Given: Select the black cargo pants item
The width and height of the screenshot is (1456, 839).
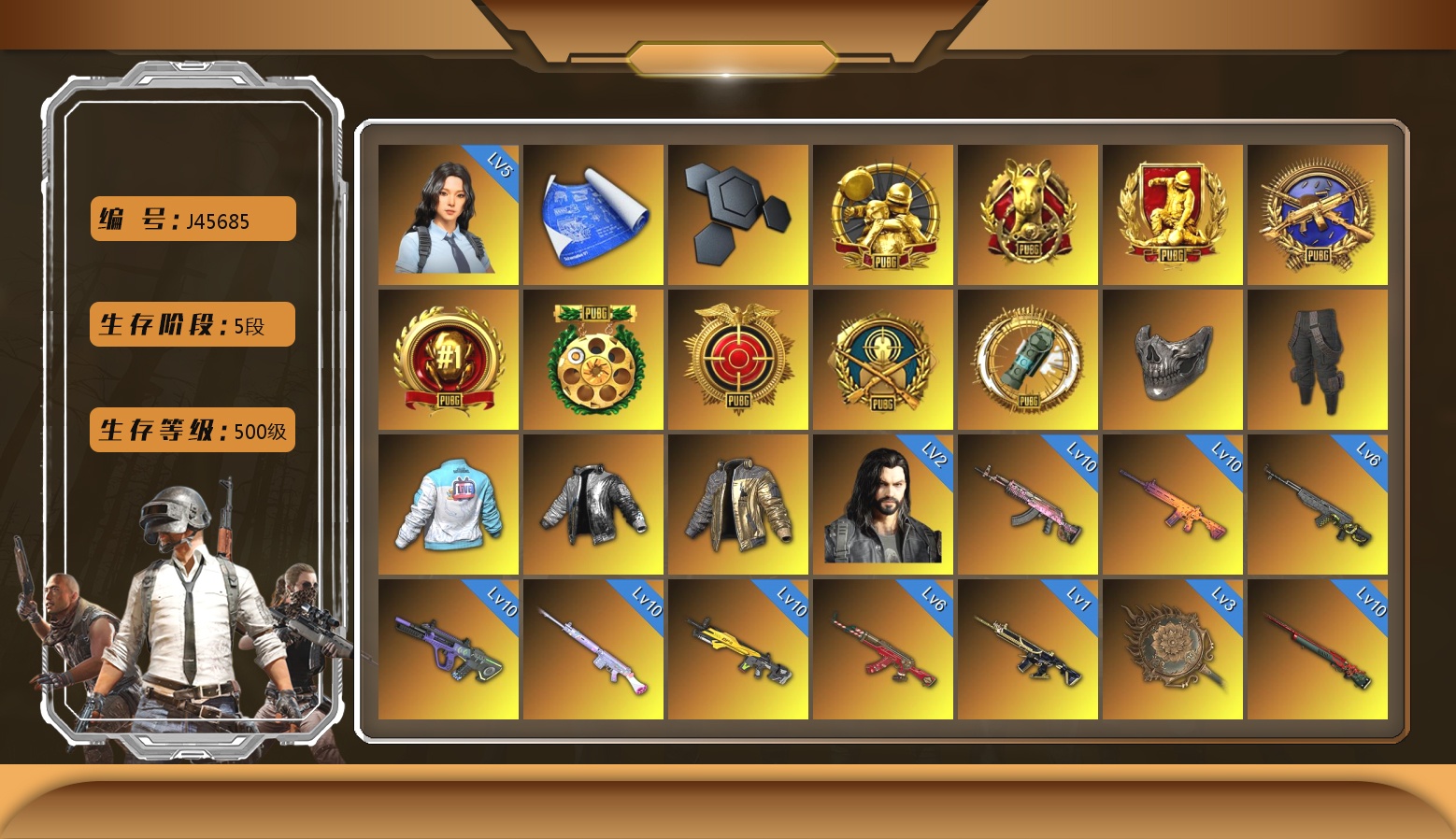Looking at the screenshot, I should tap(1317, 360).
